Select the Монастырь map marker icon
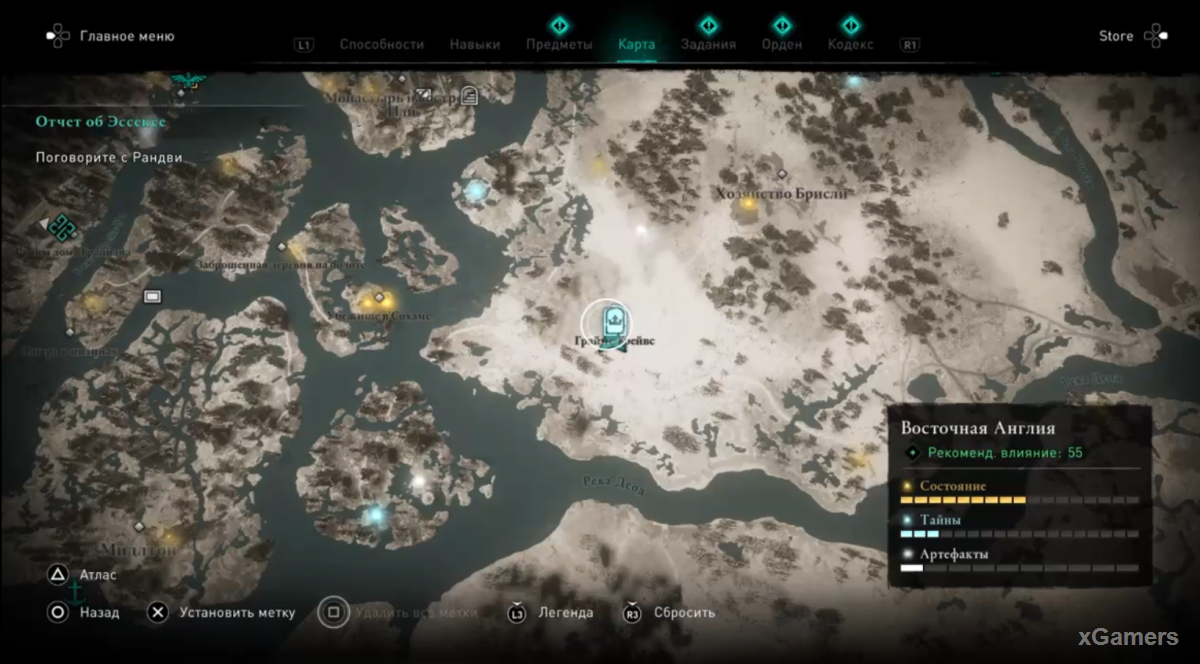This screenshot has width=1200, height=664. pos(469,96)
